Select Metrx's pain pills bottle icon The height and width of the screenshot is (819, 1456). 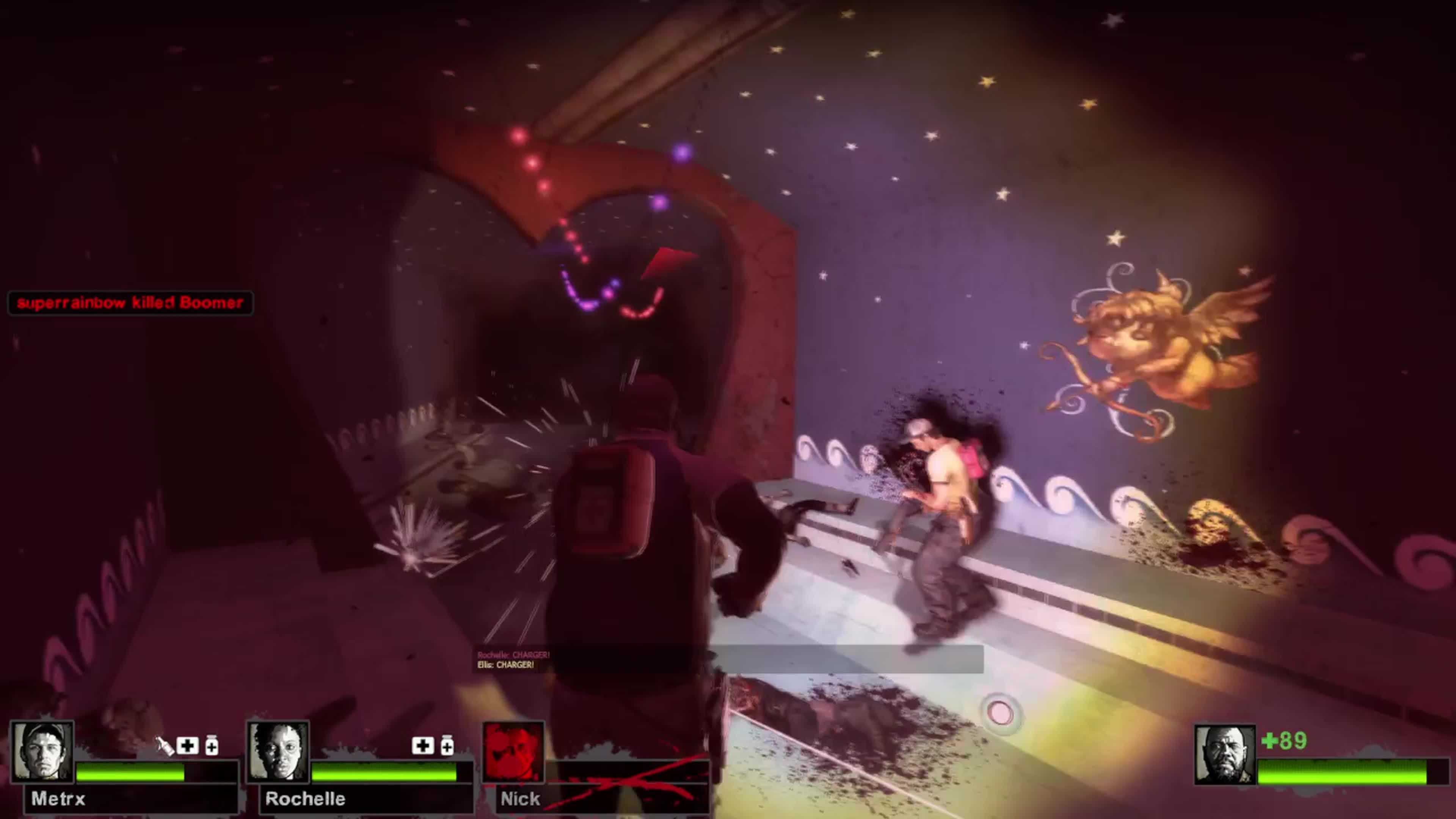click(212, 746)
